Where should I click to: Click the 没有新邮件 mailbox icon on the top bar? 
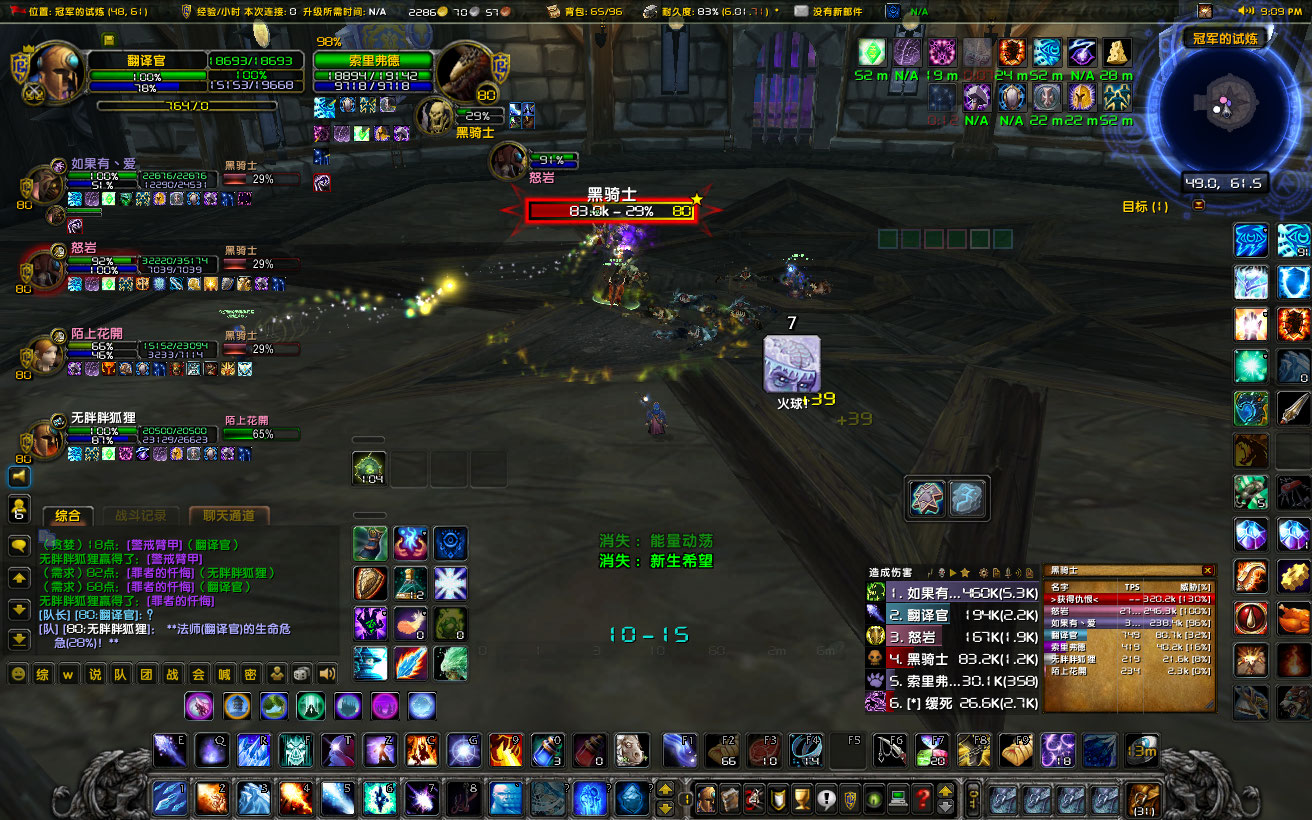[x=802, y=13]
